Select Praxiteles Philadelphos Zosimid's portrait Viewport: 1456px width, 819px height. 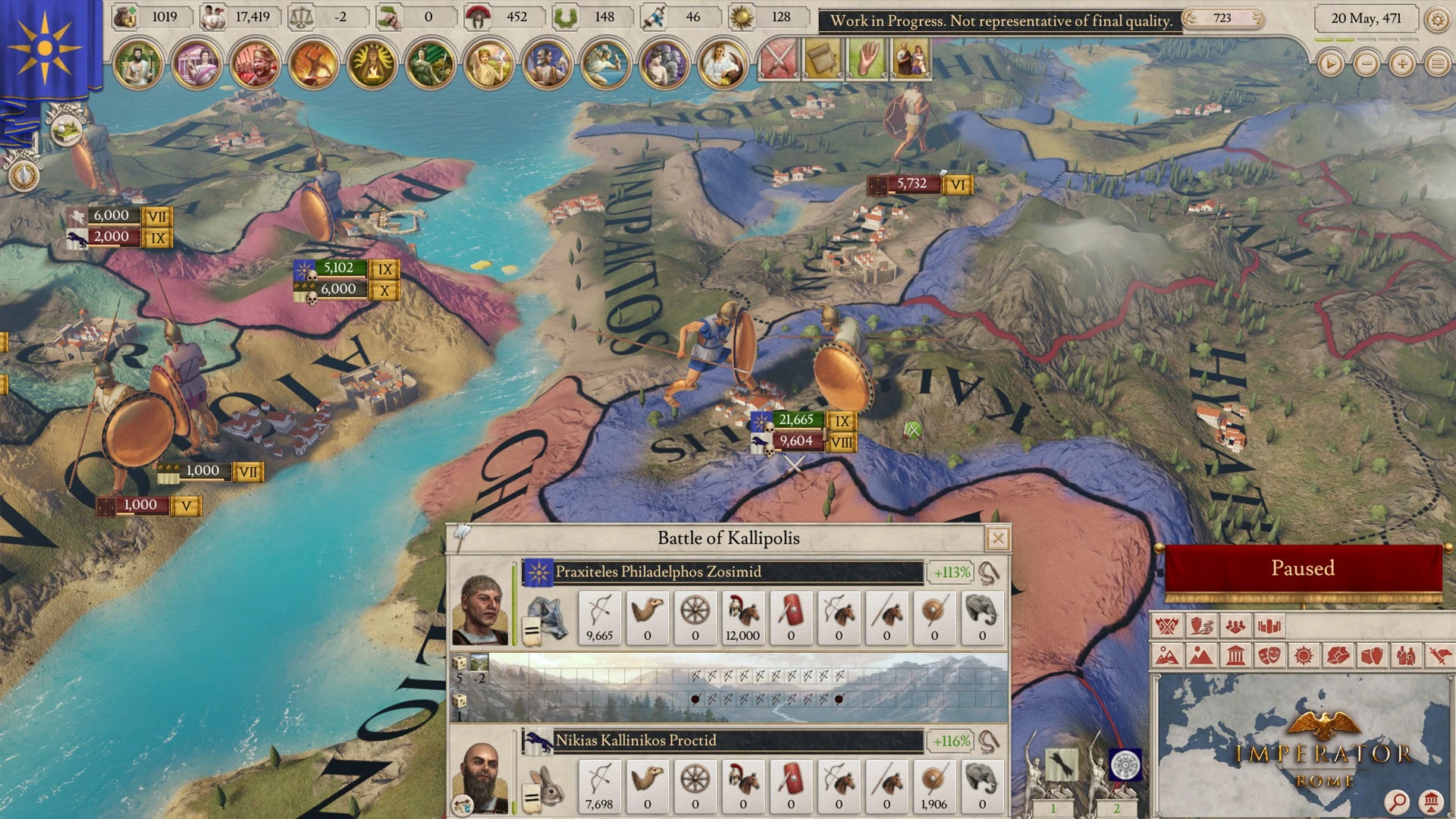coord(480,610)
